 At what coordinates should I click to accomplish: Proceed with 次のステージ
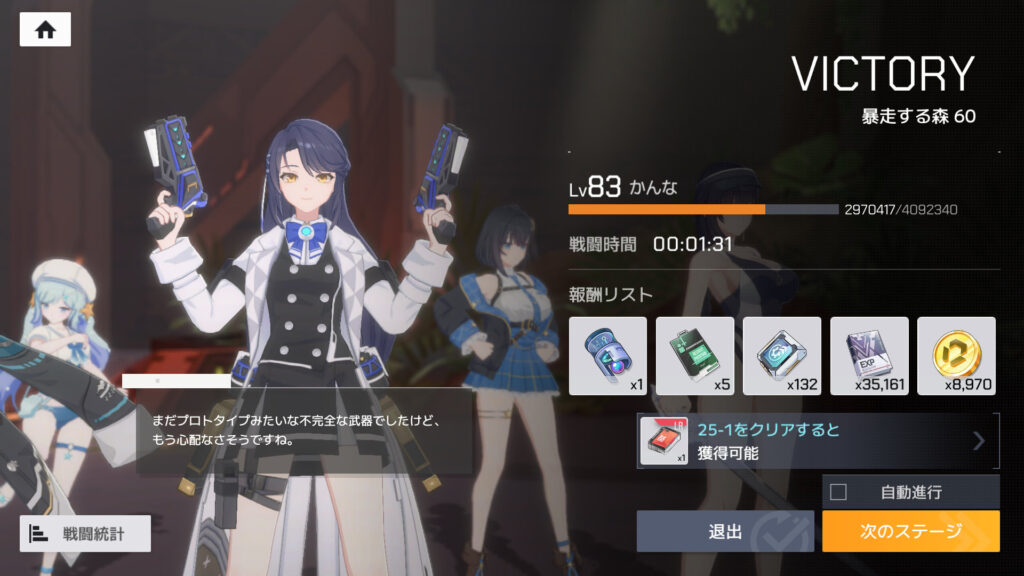click(x=910, y=531)
